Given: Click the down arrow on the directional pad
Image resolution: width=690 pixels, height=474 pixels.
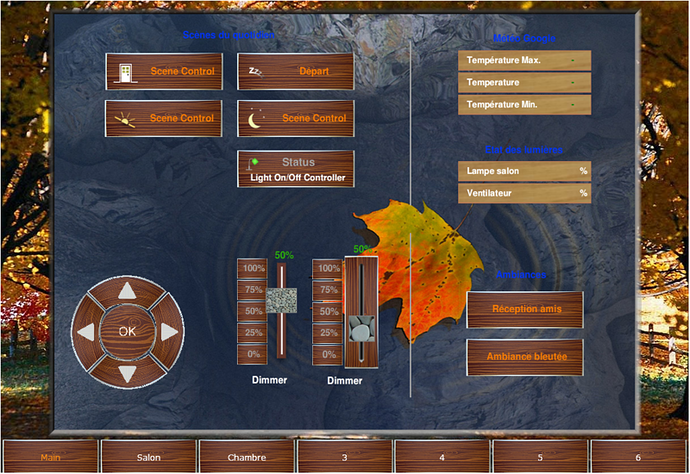Looking at the screenshot, I should click(x=127, y=372).
